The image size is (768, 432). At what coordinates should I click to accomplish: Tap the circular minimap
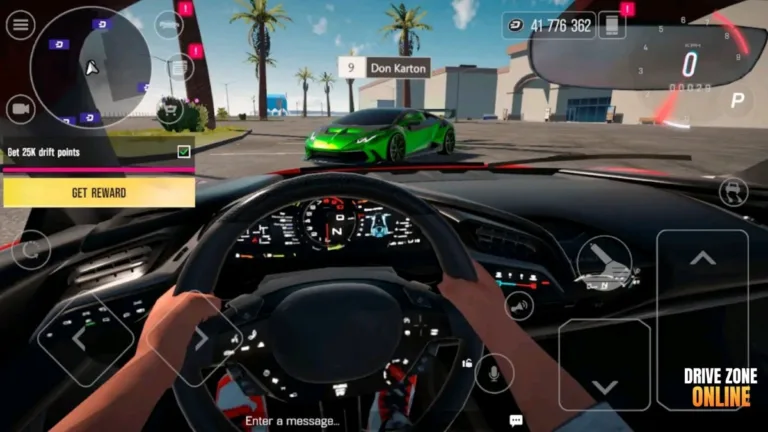pos(91,67)
